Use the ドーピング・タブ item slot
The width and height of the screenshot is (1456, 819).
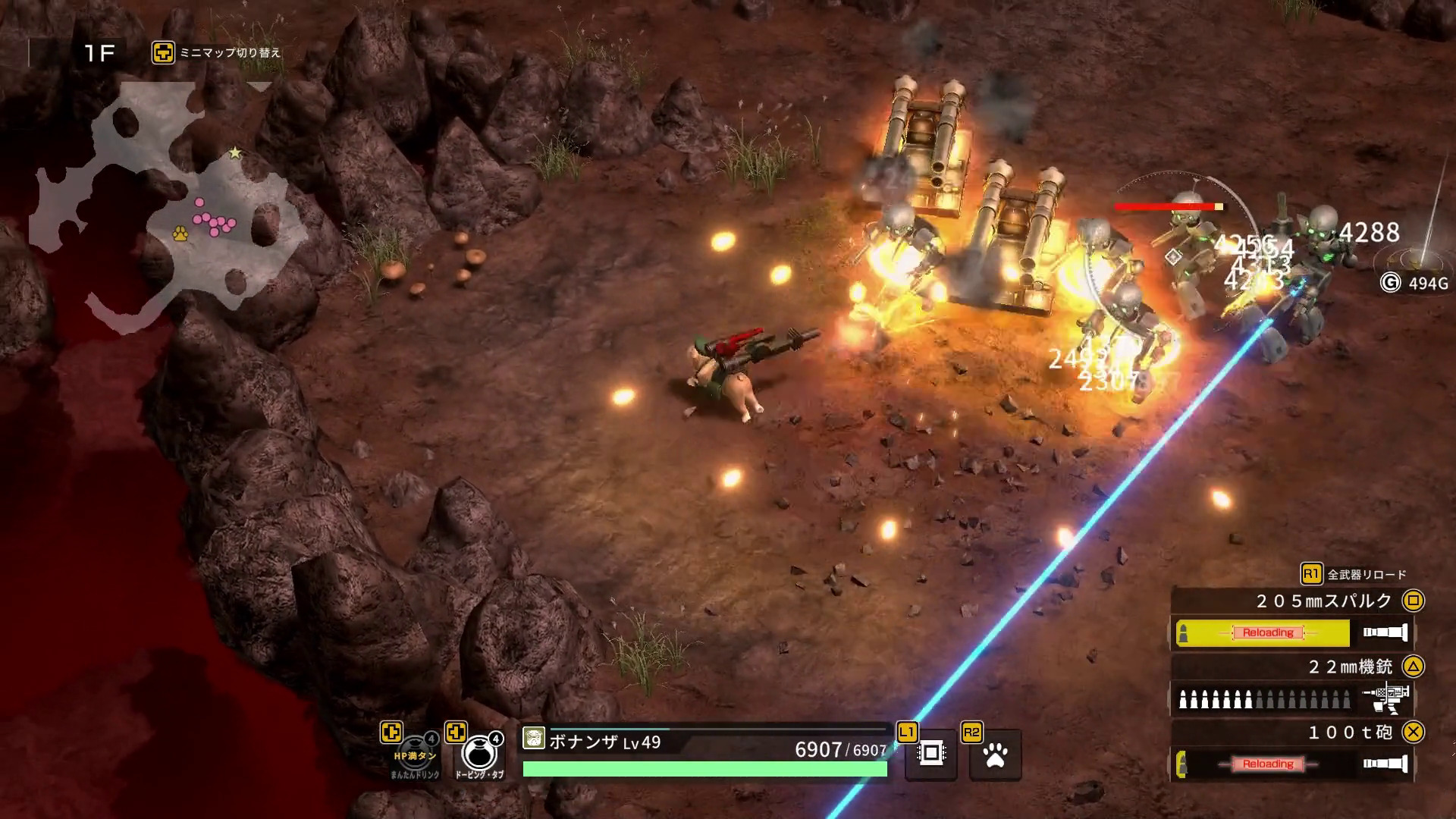click(480, 753)
